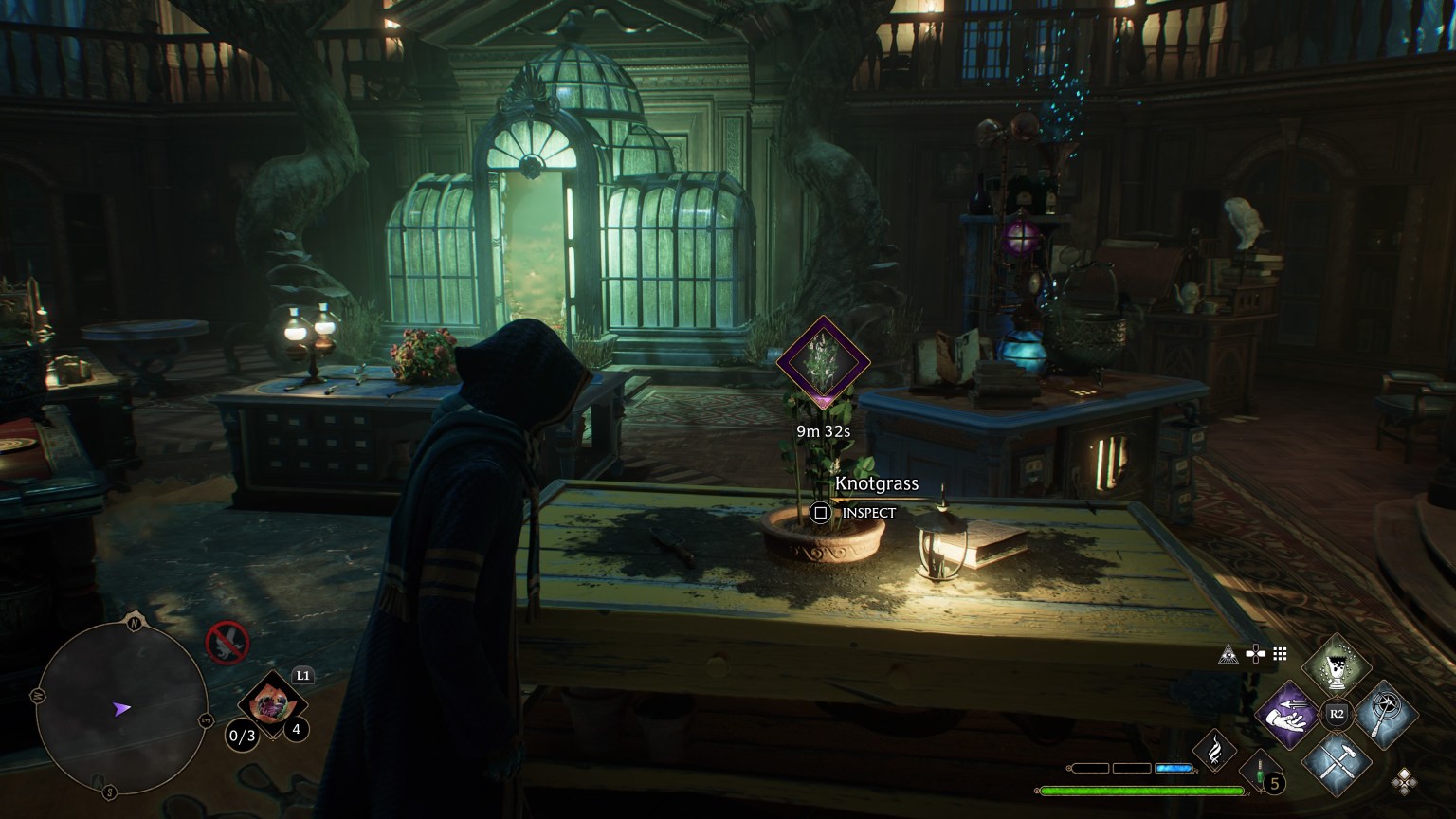The width and height of the screenshot is (1456, 819).
Task: Click the Wiggenweld potion bottle icon
Action: tap(1259, 770)
